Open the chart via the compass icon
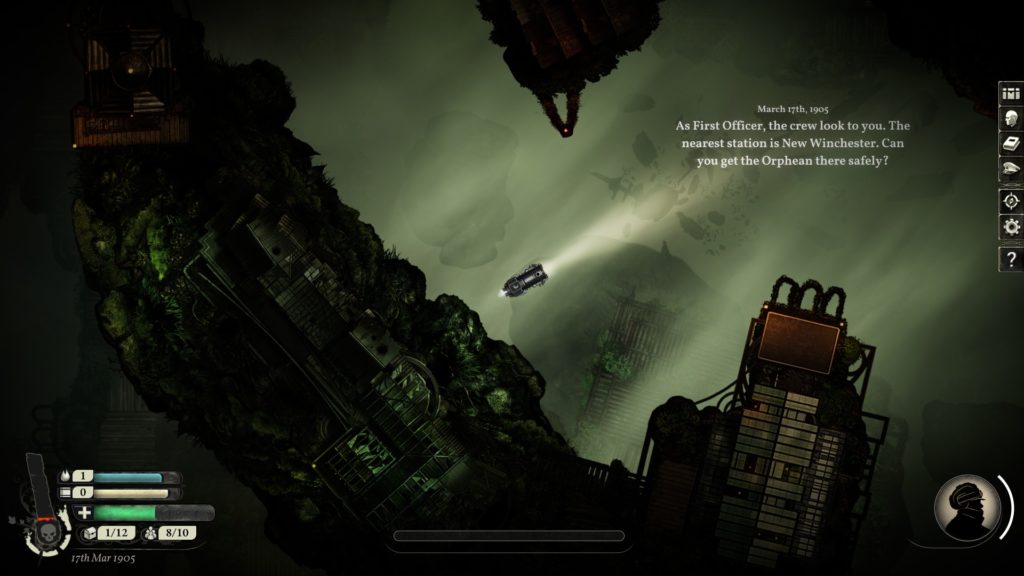This screenshot has height=576, width=1024. pos(1010,200)
